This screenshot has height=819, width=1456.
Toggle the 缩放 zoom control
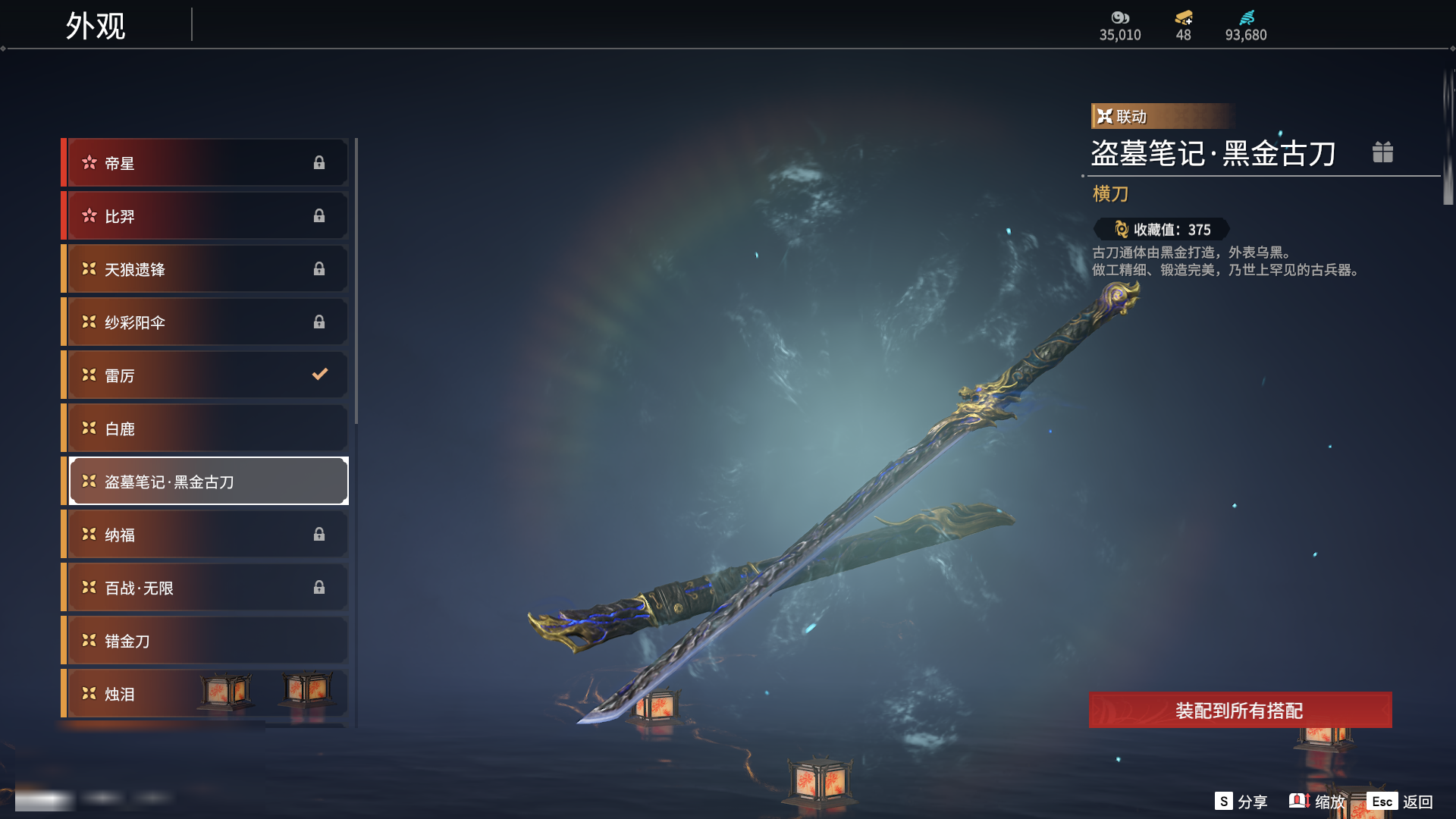(x=1317, y=802)
